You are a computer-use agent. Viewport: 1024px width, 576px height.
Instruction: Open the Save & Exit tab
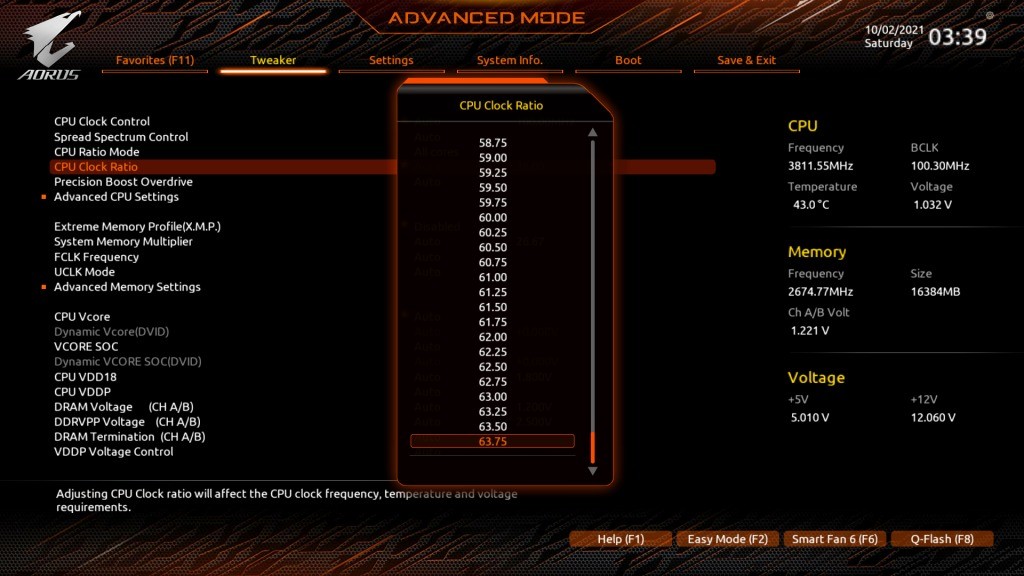(746, 60)
